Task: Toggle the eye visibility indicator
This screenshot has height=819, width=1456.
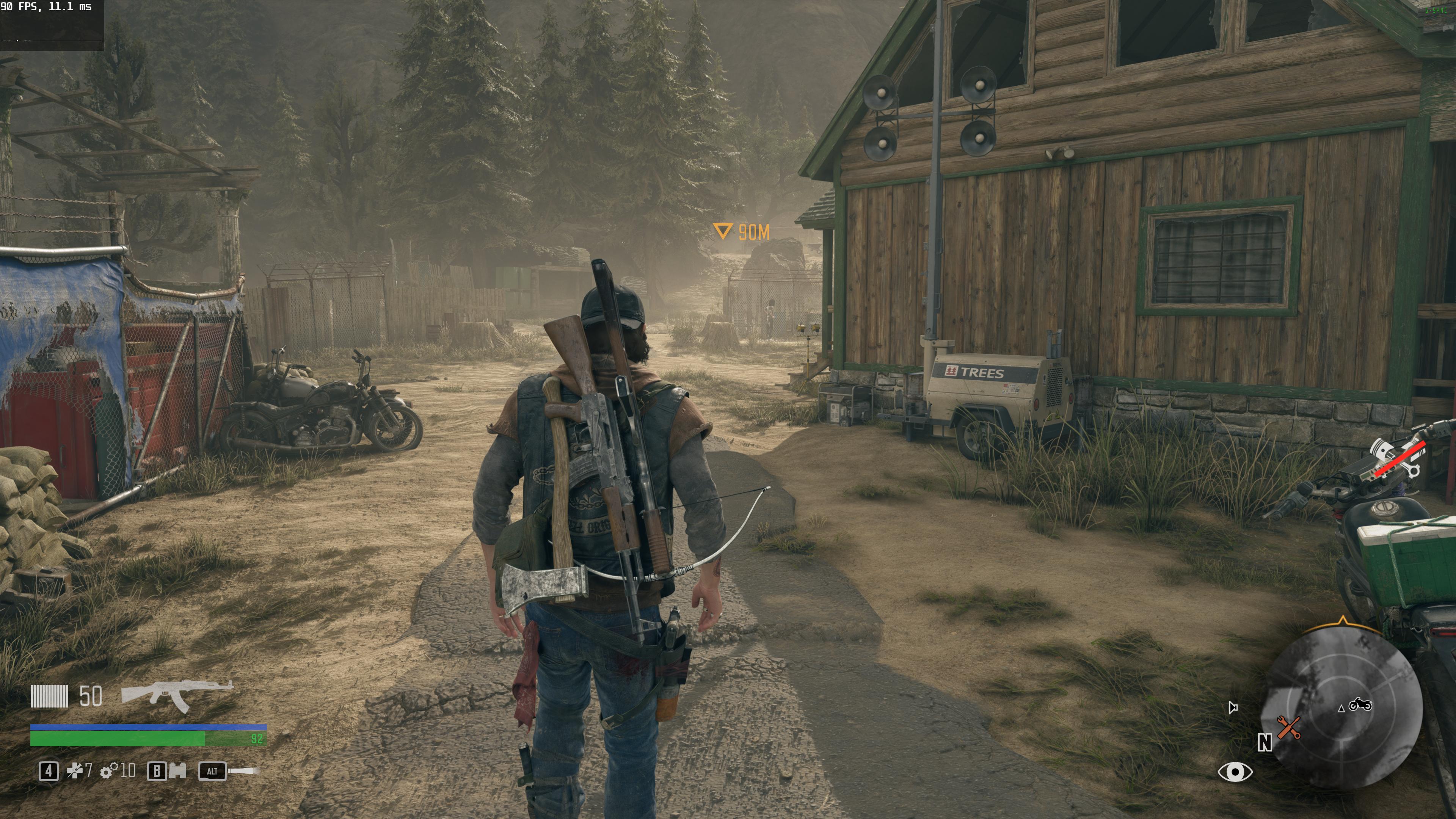Action: click(x=1235, y=772)
